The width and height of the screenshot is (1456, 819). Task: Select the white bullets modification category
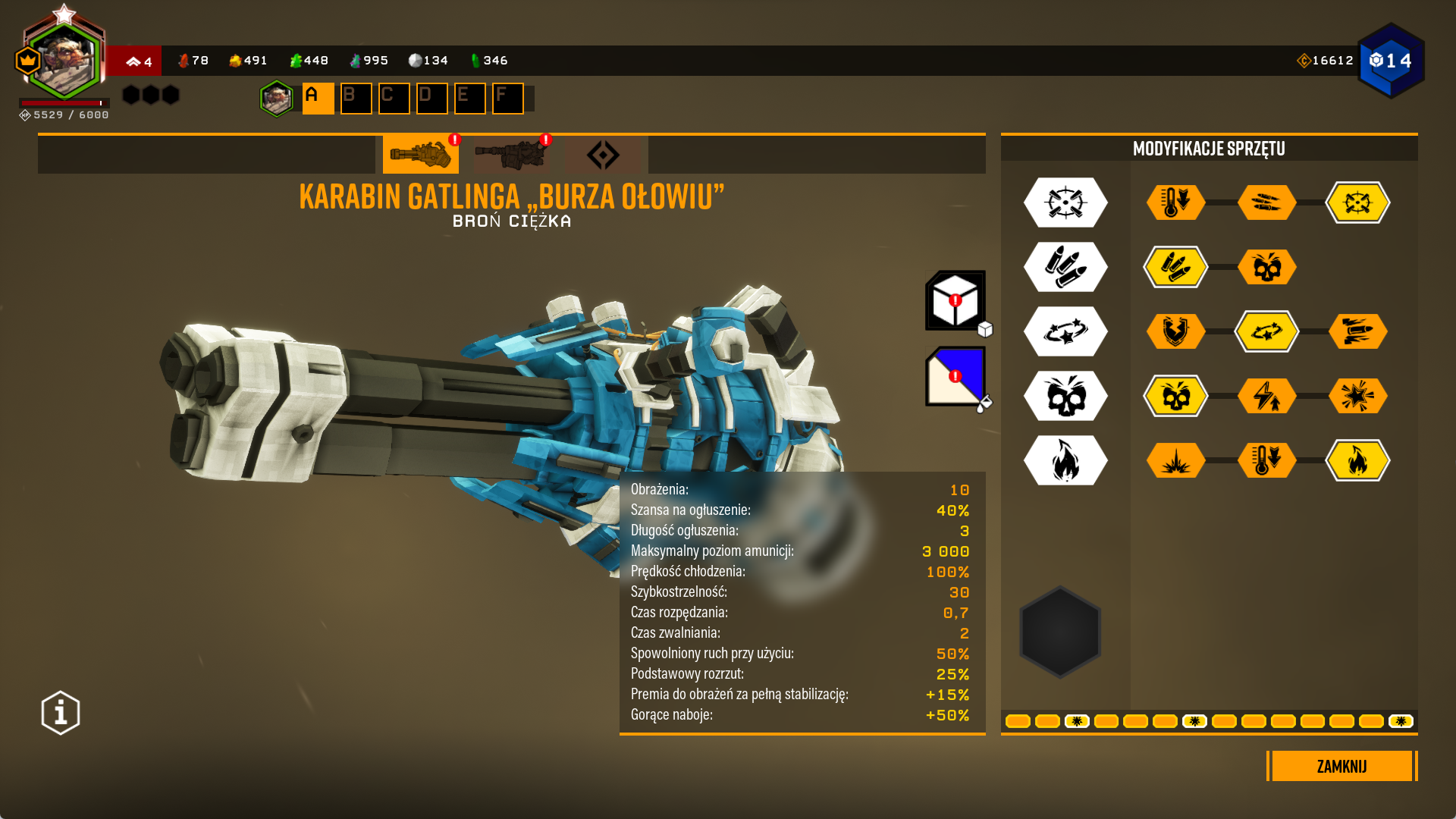click(x=1065, y=267)
